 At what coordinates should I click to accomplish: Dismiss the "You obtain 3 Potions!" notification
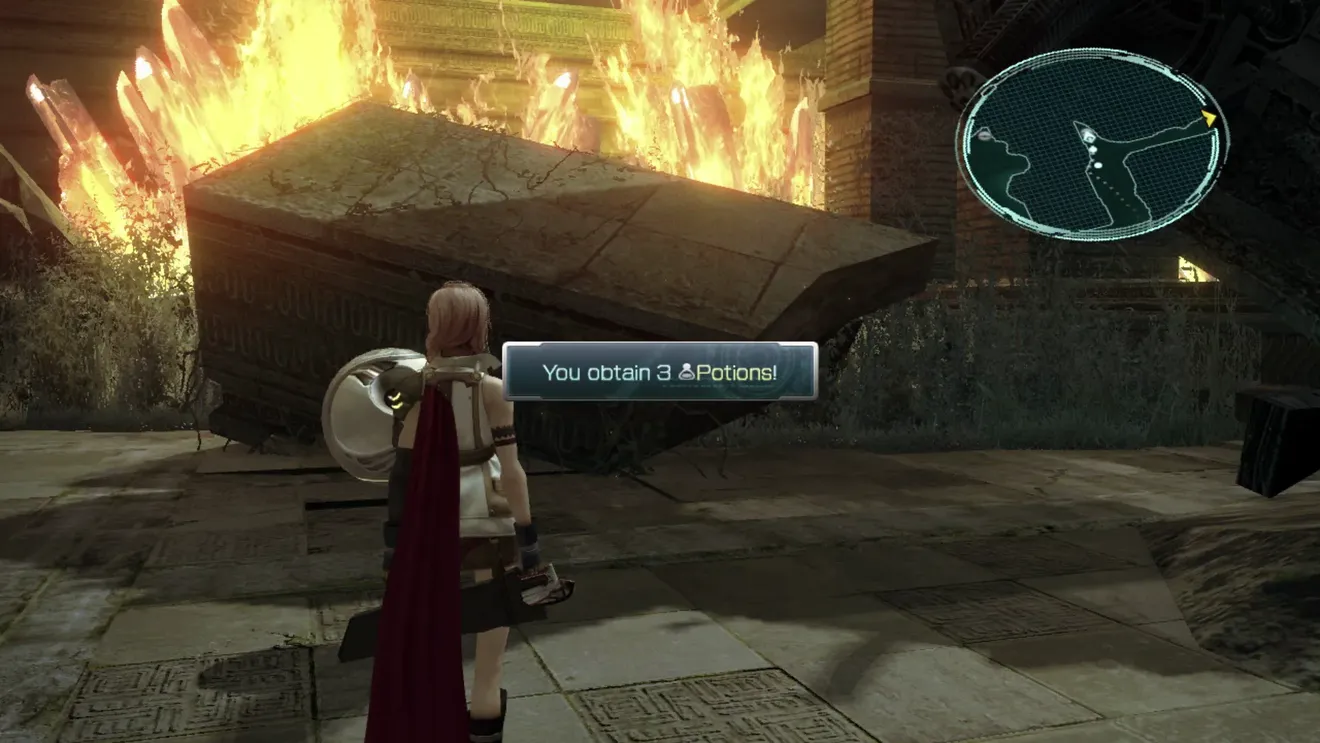[x=659, y=372]
